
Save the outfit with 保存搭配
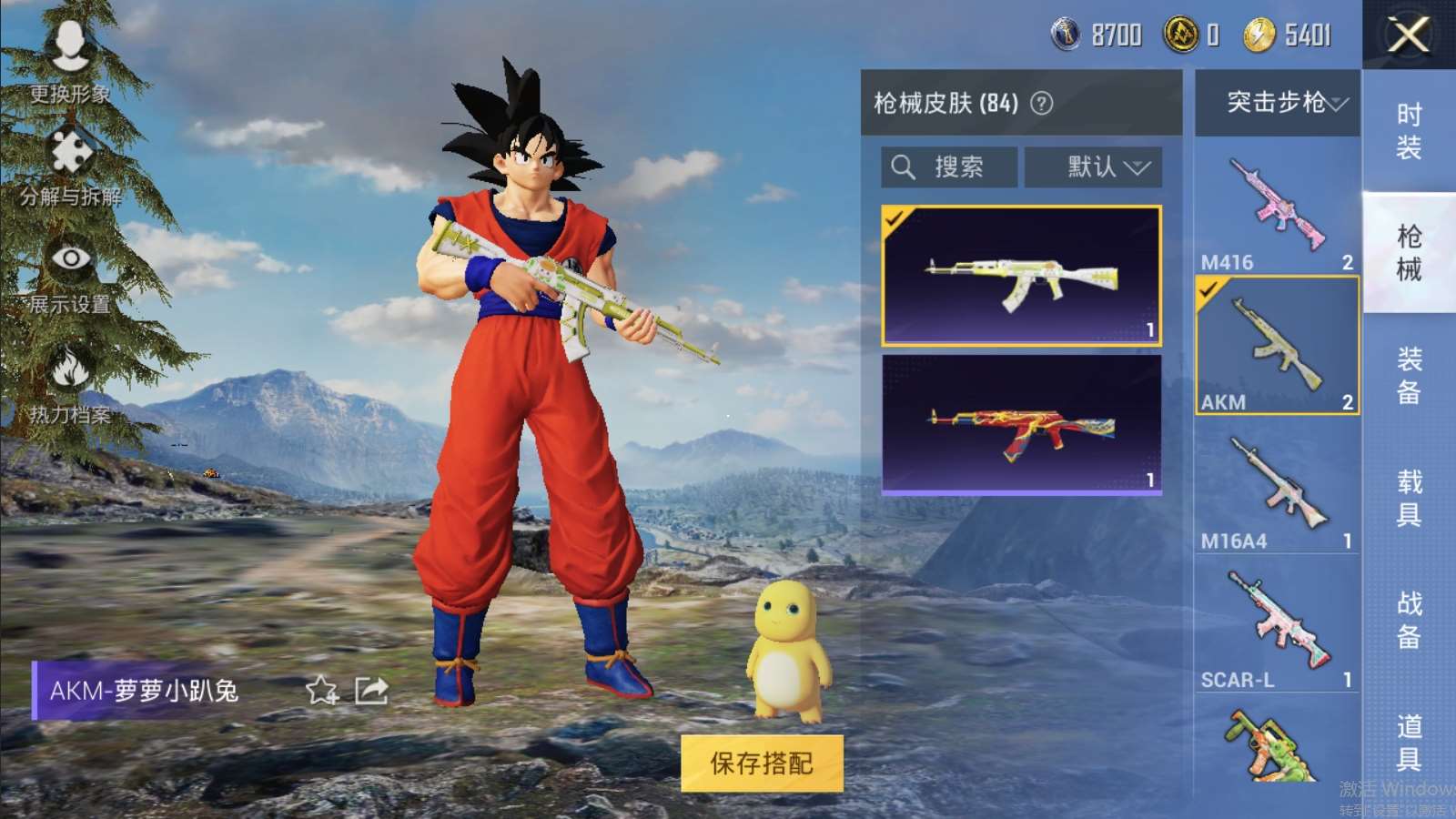tap(762, 763)
